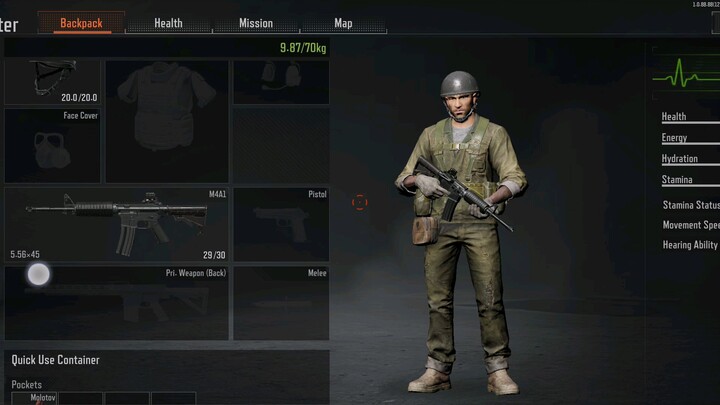Select the empty Pistol slot
Image resolution: width=720 pixels, height=405 pixels.
(x=281, y=224)
